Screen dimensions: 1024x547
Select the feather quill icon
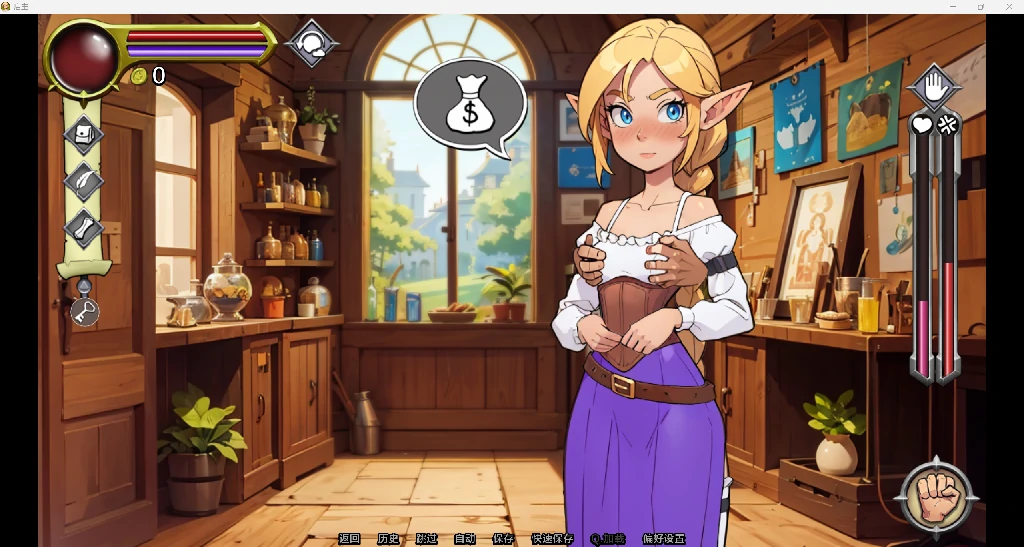[x=83, y=181]
